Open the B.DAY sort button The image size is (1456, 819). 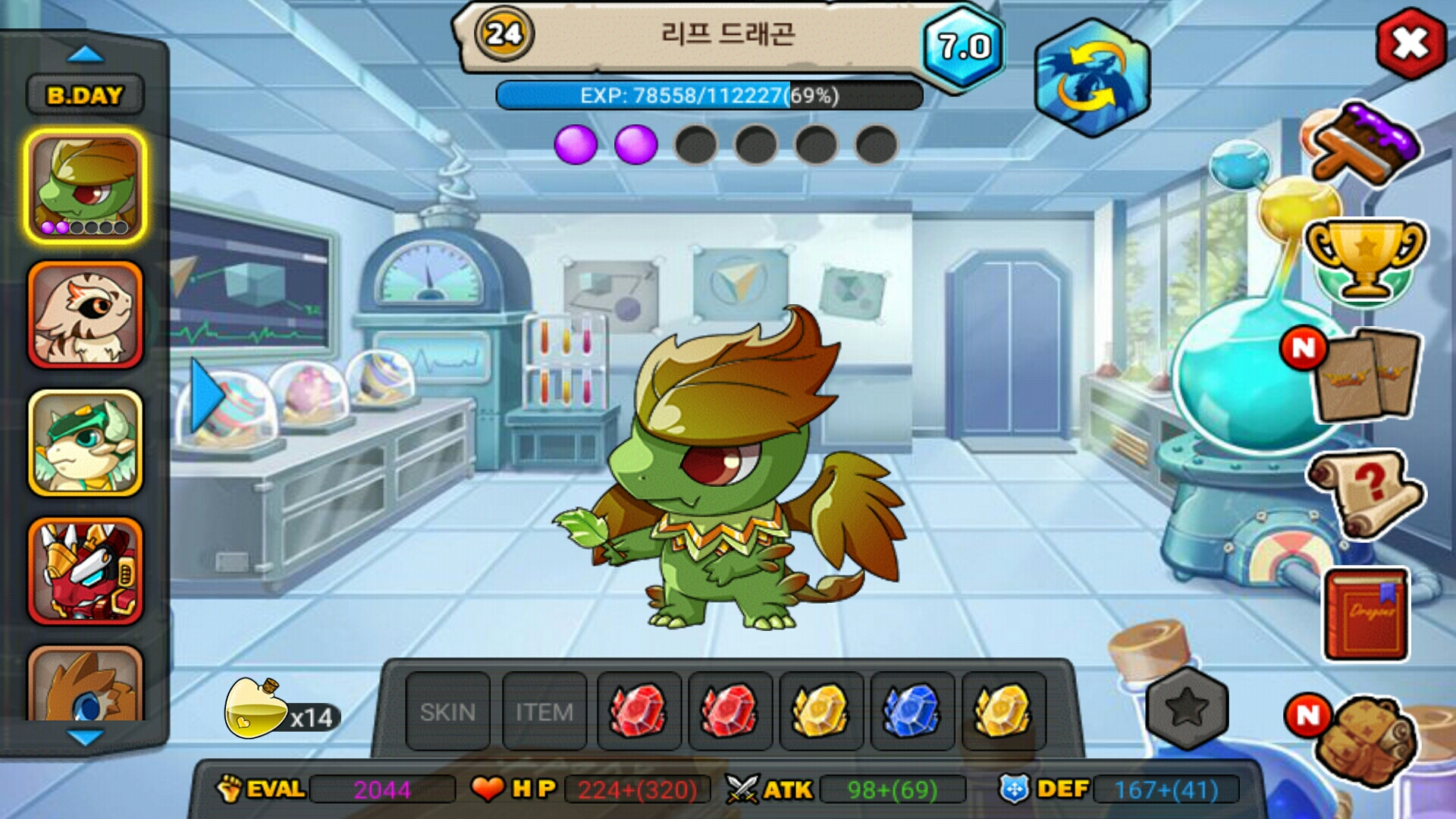coord(85,96)
